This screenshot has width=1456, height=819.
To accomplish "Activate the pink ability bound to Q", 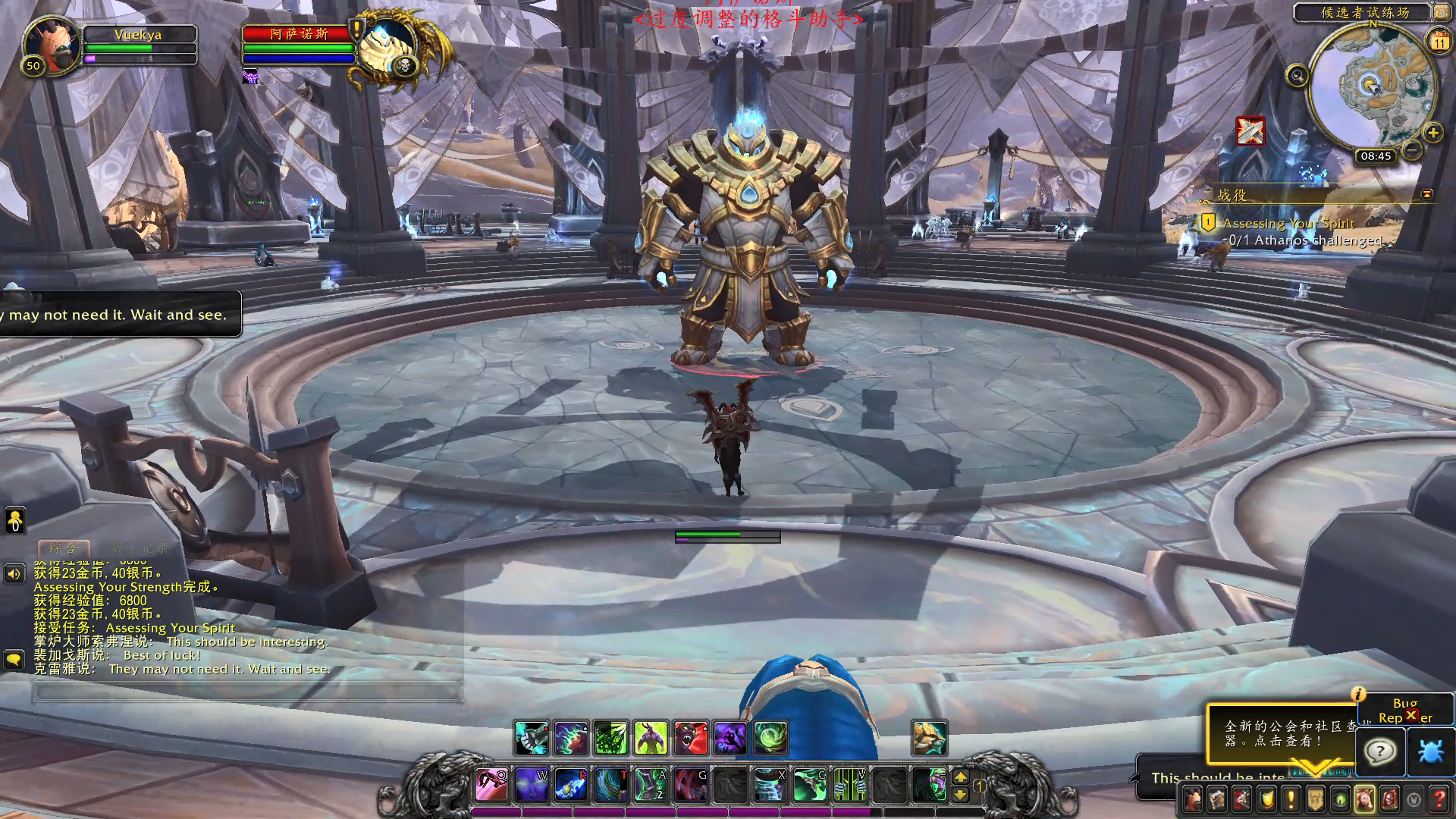I will point(491,785).
